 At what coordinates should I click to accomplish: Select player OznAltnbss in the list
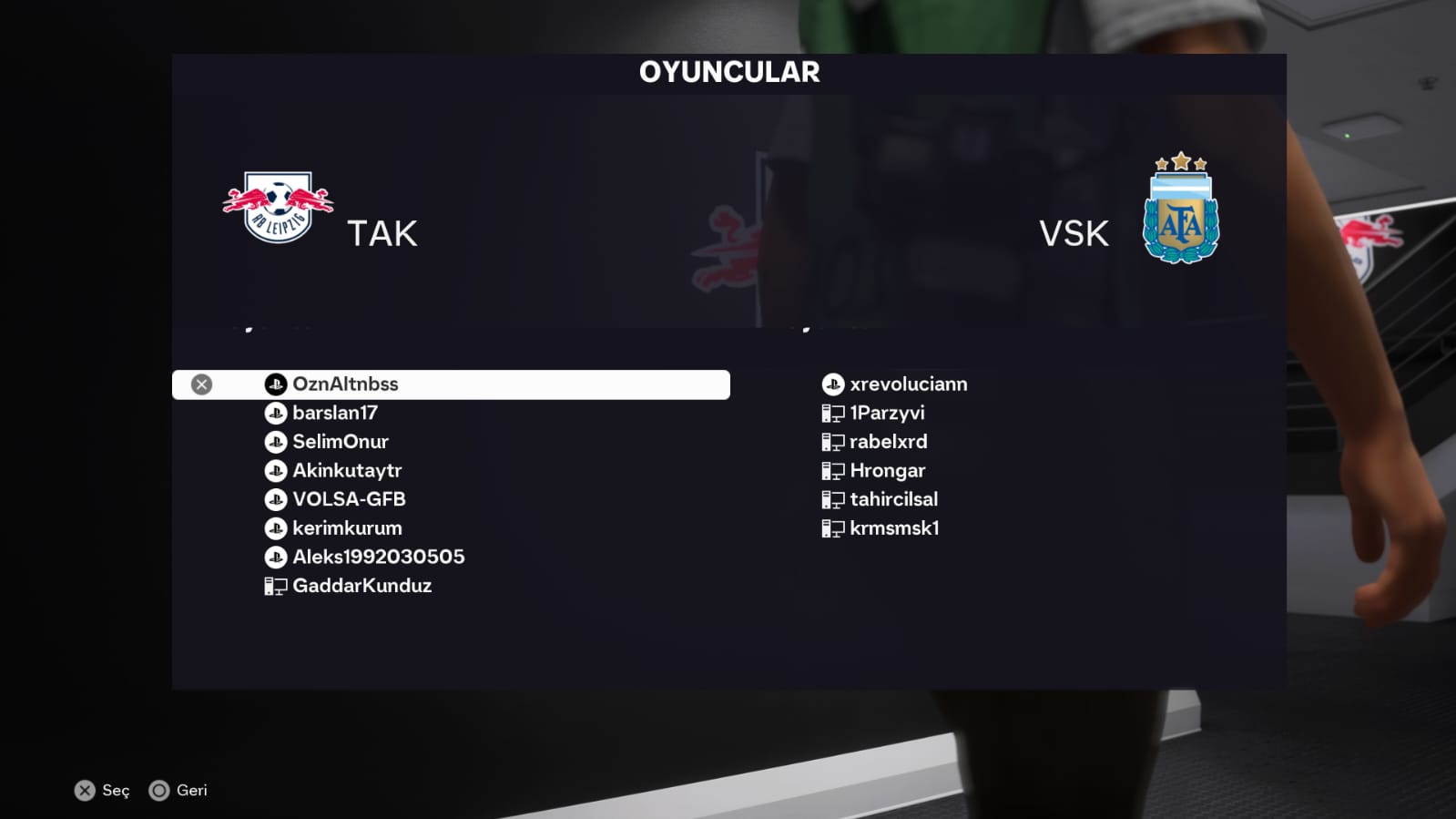click(x=345, y=384)
